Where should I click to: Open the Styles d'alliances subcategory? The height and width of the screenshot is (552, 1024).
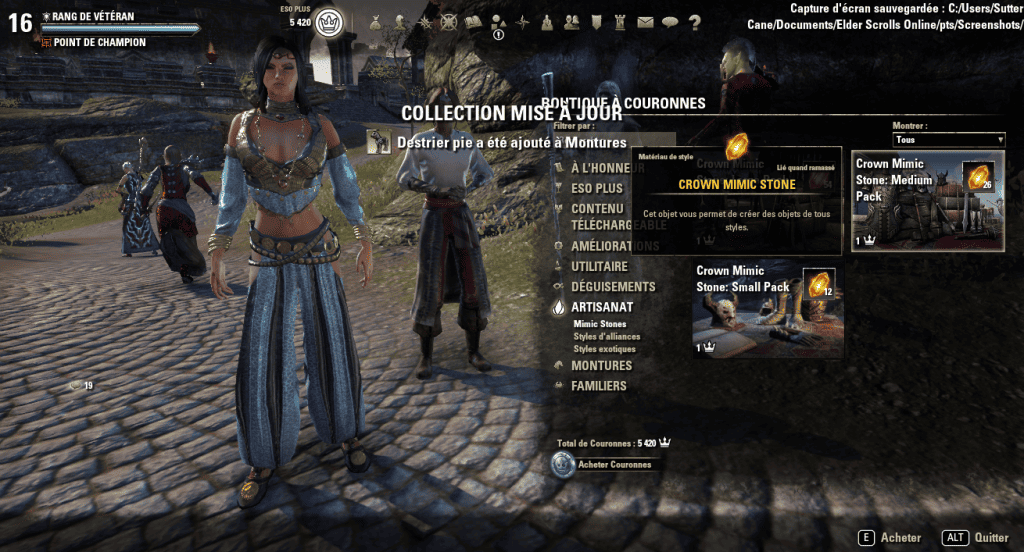[x=606, y=337]
